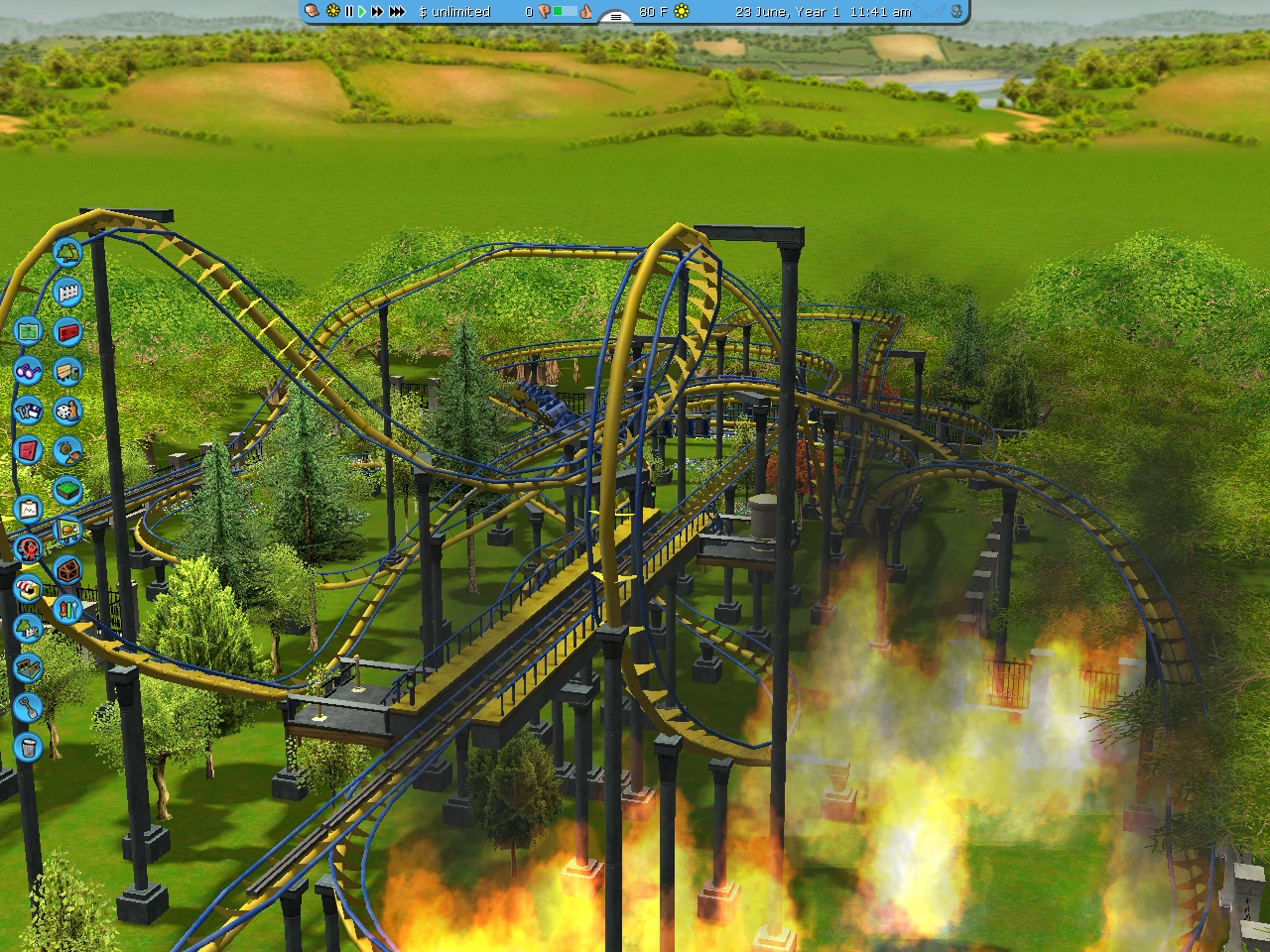
Task: Select the burger billboard sign button
Action: click(67, 531)
